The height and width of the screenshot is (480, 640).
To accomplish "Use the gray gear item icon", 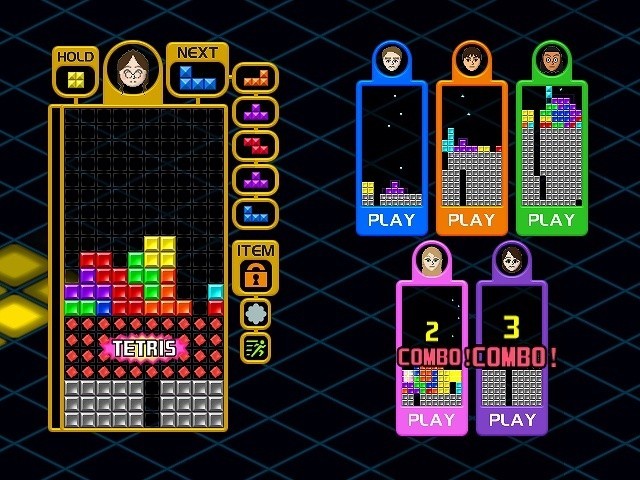I will [255, 313].
